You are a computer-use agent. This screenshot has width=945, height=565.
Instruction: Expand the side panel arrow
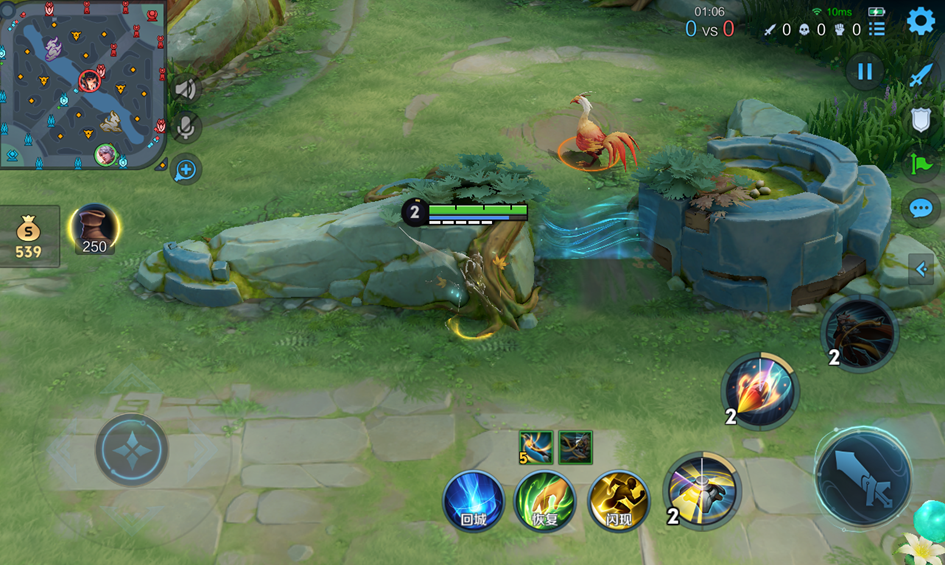click(921, 269)
